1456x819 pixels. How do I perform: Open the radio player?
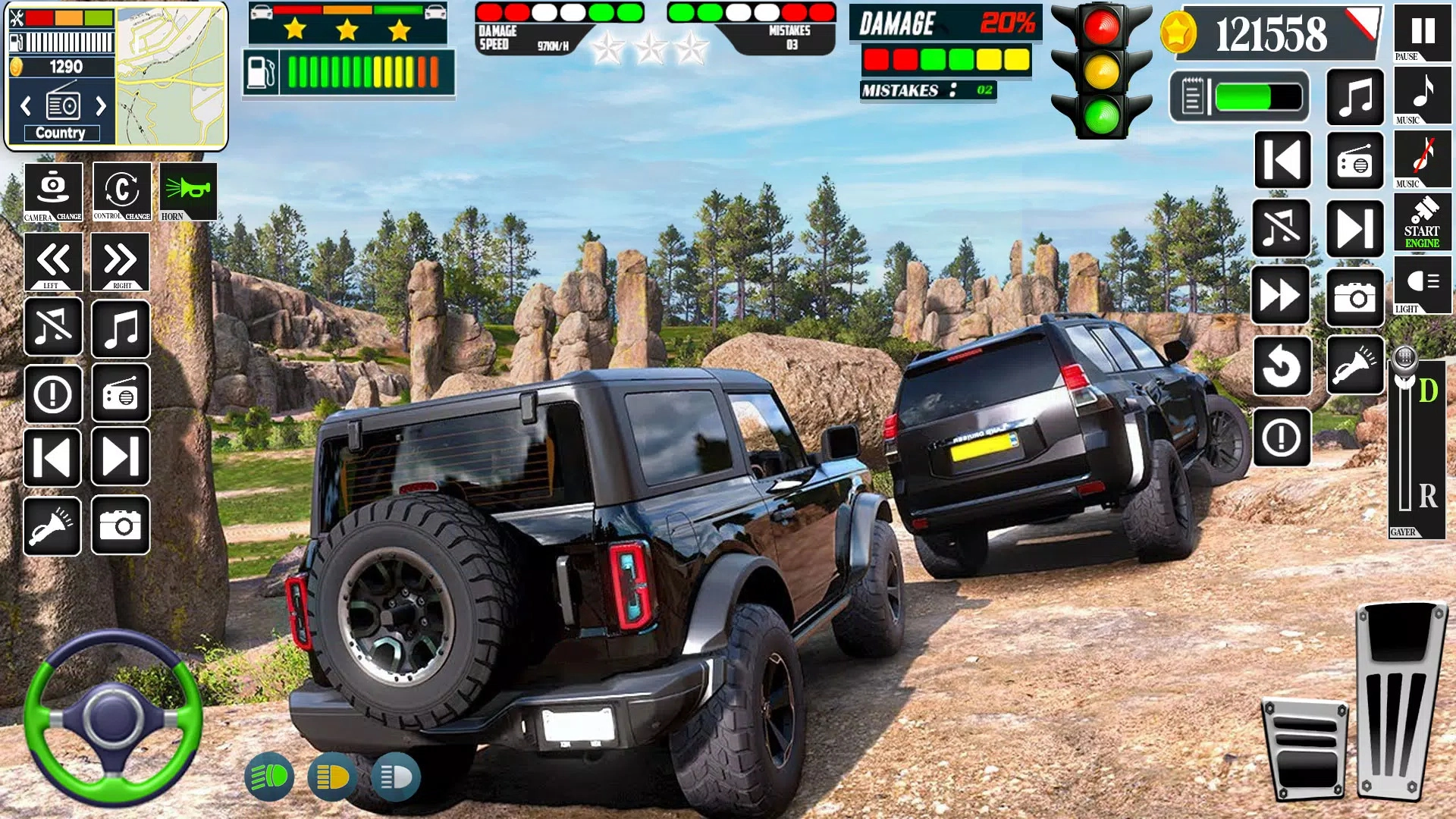click(x=120, y=394)
